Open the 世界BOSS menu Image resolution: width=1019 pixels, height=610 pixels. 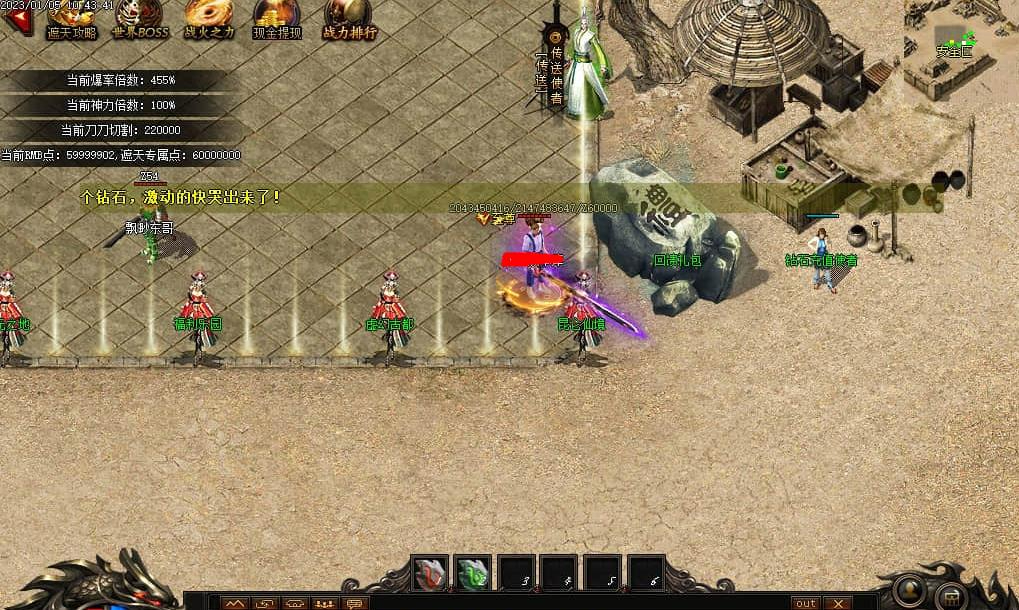(139, 17)
